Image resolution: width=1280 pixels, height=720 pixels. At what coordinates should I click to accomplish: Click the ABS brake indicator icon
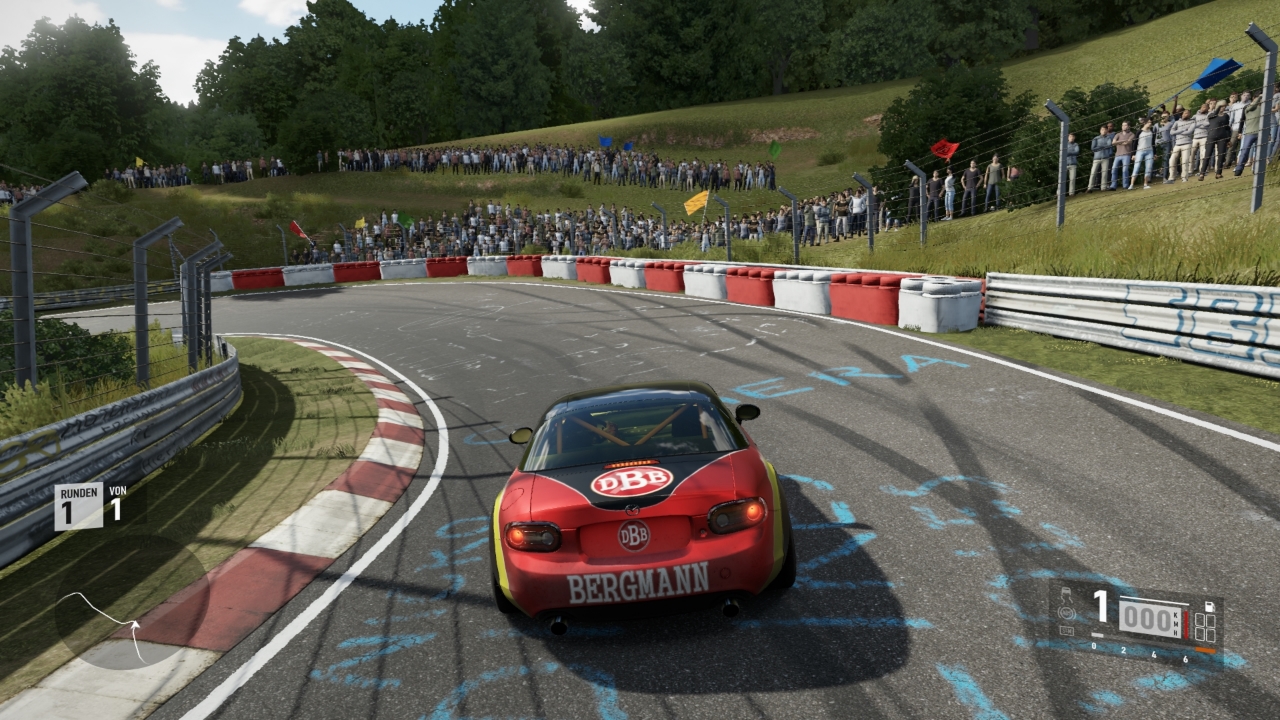pyautogui.click(x=1067, y=615)
